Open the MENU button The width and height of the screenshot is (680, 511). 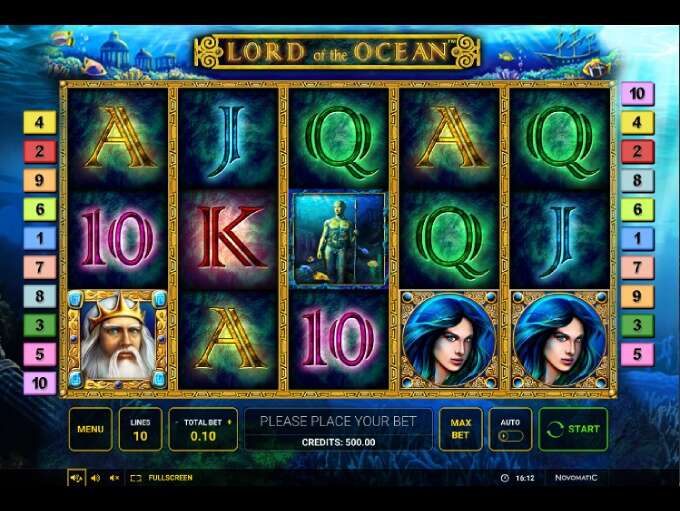[x=90, y=429]
